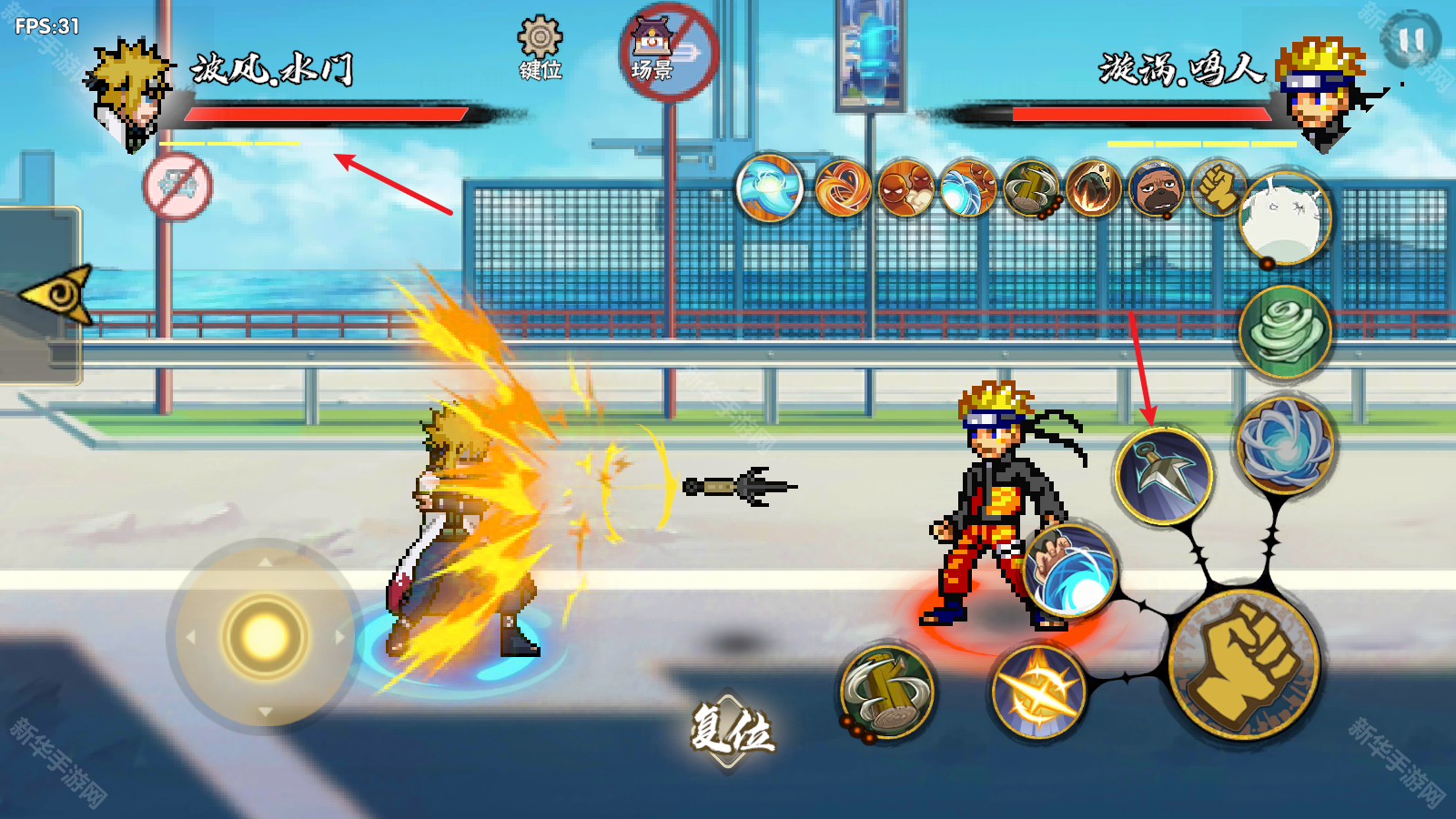
Task: Pause the match
Action: pyautogui.click(x=1410, y=39)
